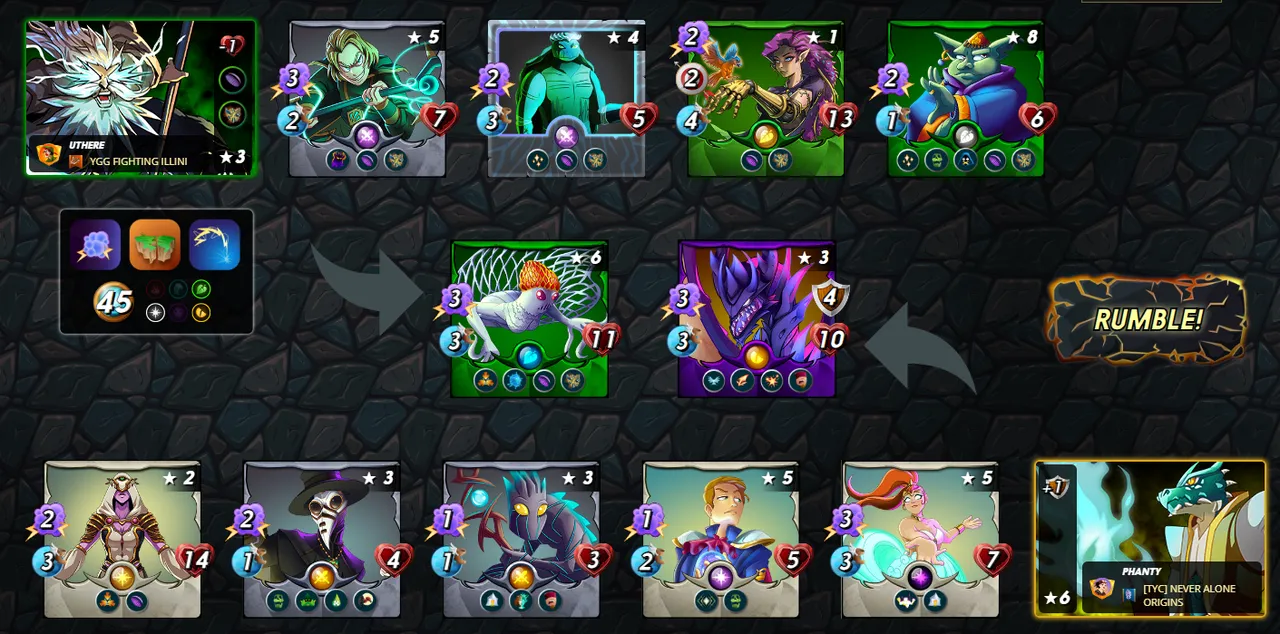Screen dimensions: 1280x634
Task: Select the Phanty dragon summoner card
Action: 1150,538
